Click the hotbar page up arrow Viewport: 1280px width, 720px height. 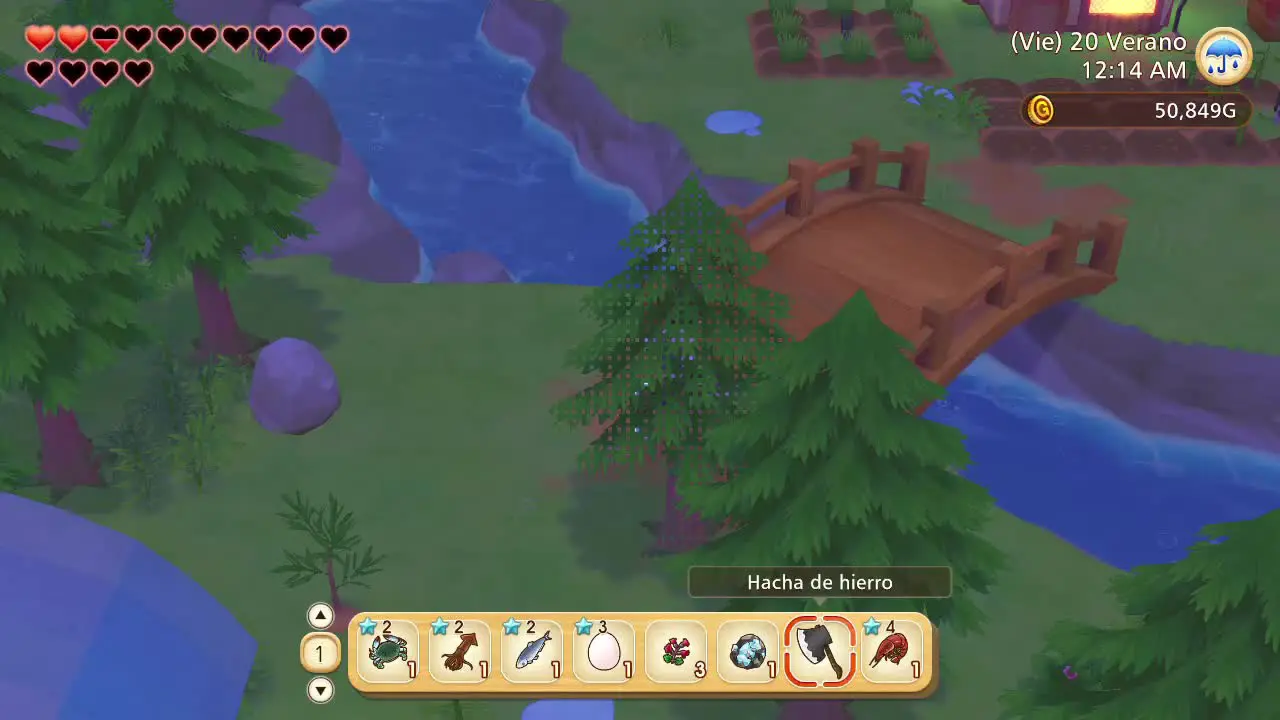320,616
